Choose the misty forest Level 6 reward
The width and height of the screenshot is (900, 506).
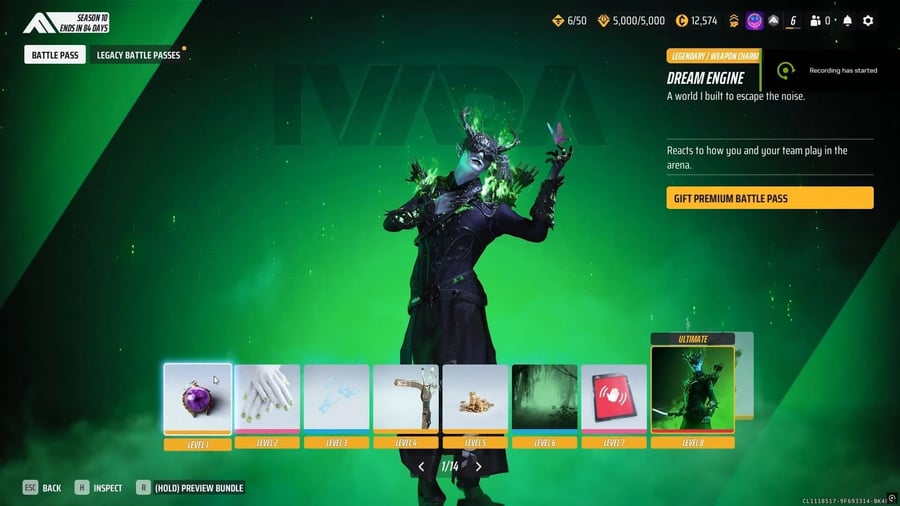(544, 398)
